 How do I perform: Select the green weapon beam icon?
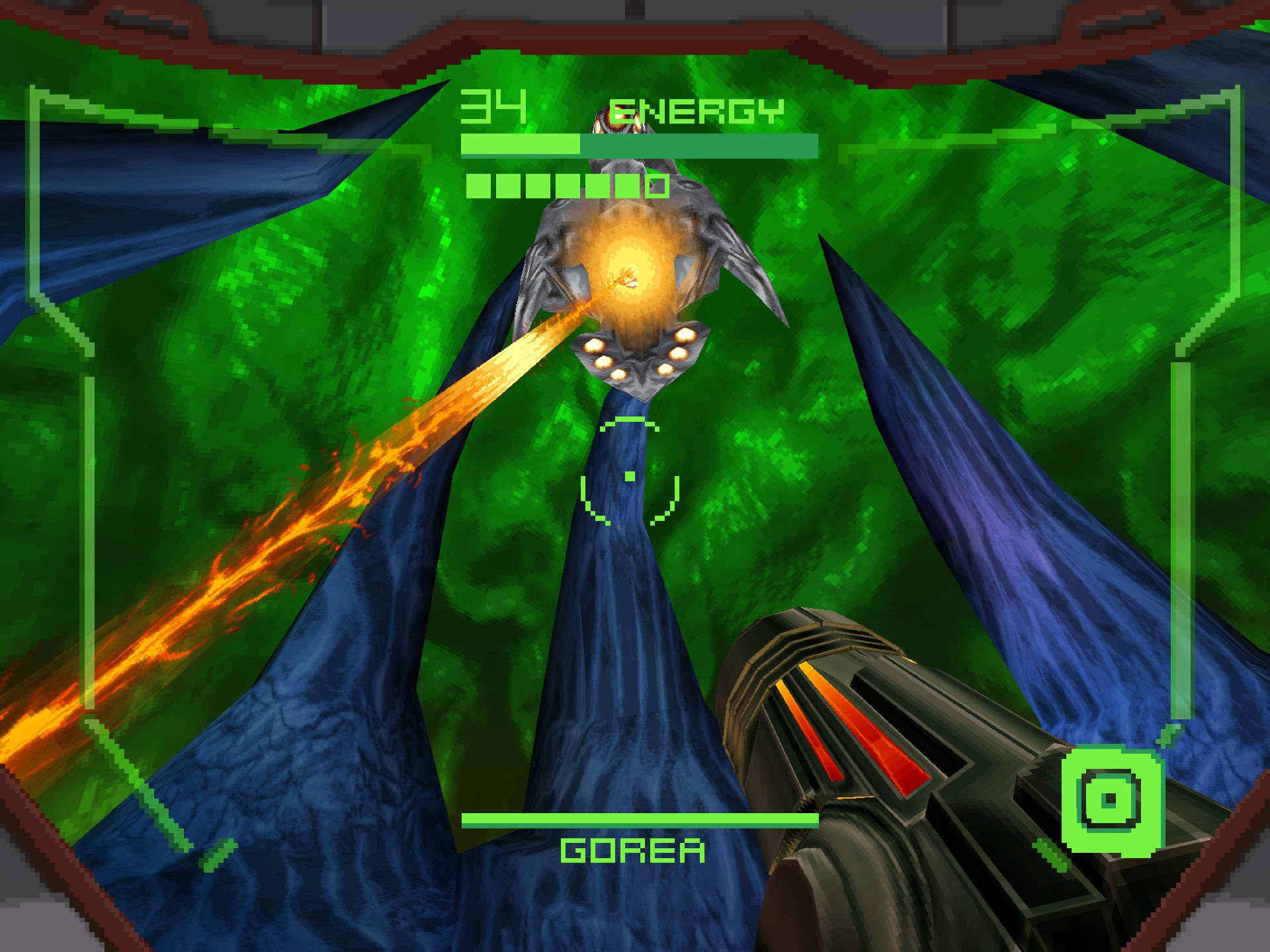pyautogui.click(x=1111, y=800)
